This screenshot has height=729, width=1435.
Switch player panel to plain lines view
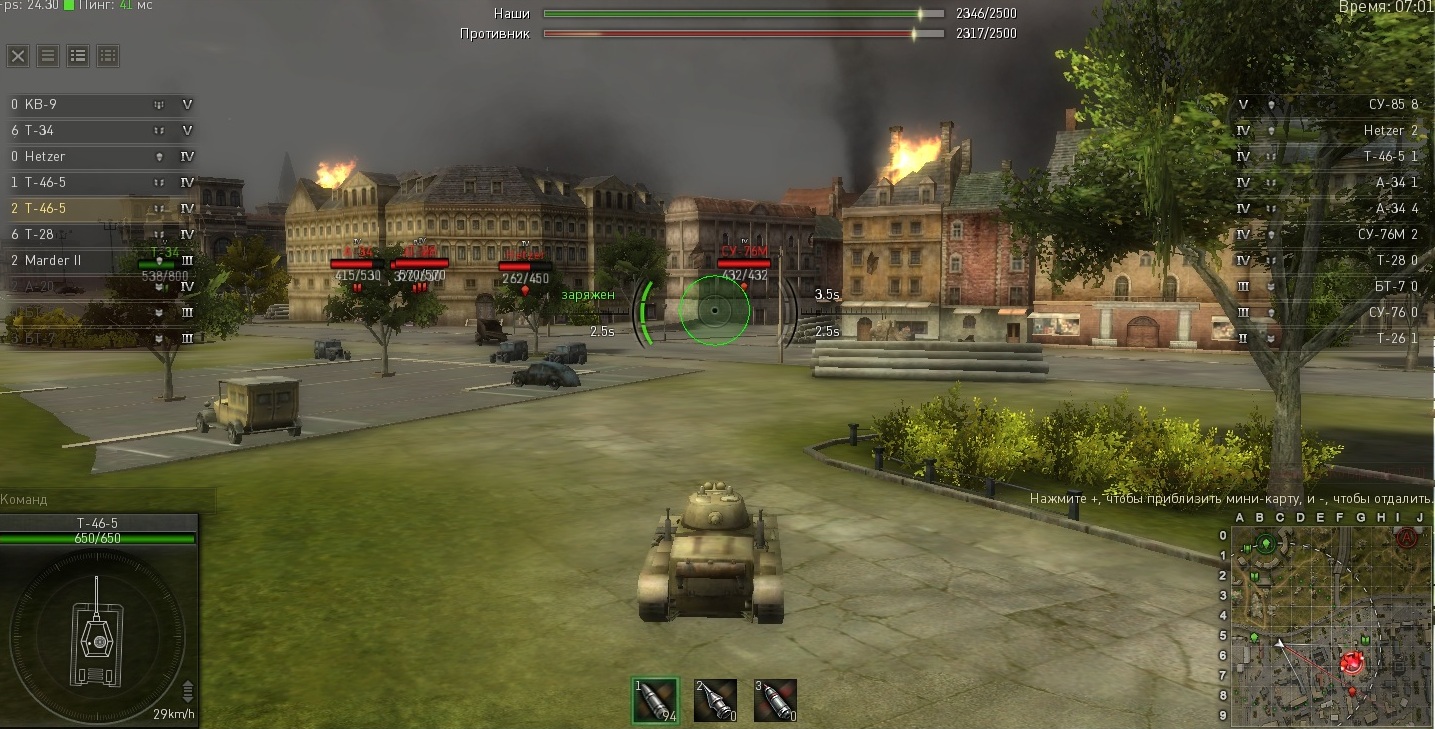pos(48,56)
